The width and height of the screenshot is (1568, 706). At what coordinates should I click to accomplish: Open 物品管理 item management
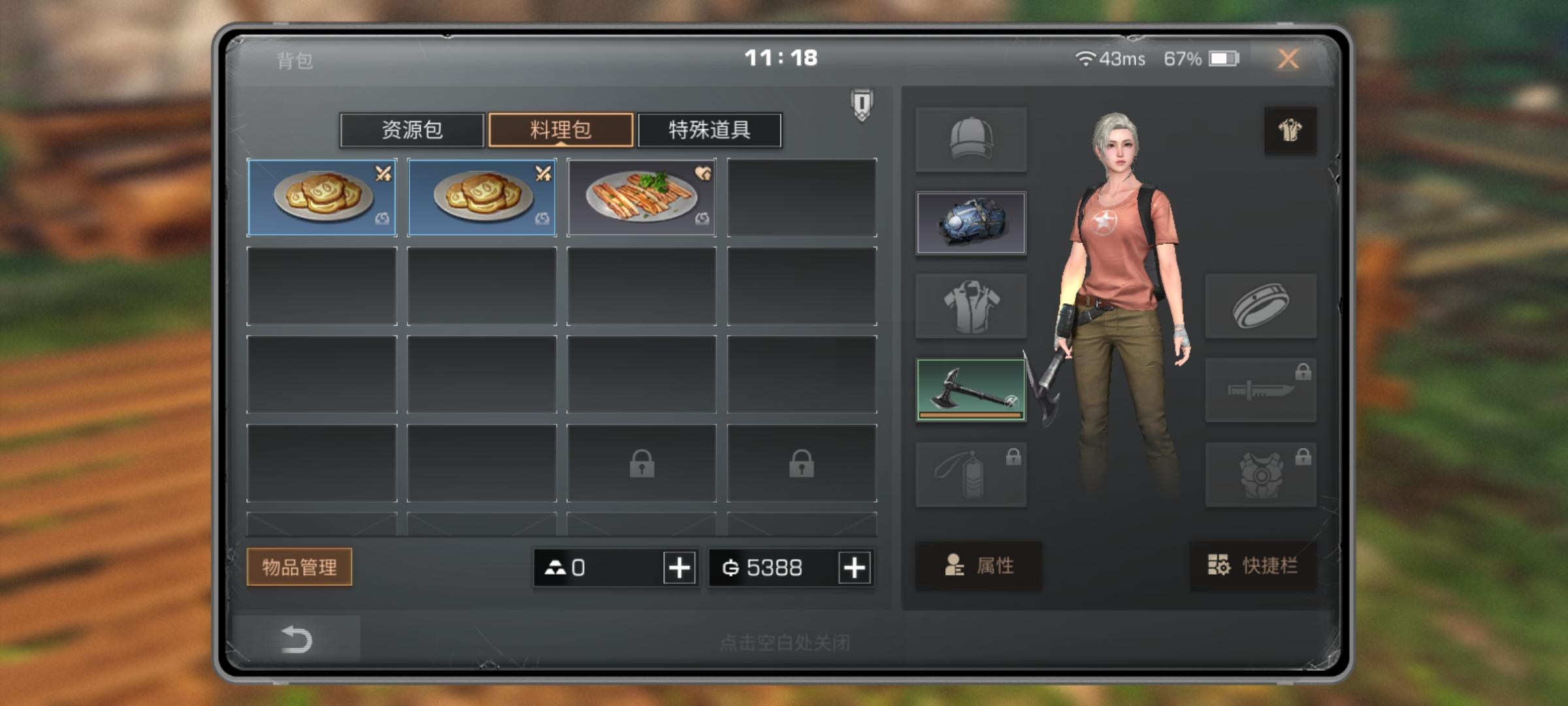(299, 567)
